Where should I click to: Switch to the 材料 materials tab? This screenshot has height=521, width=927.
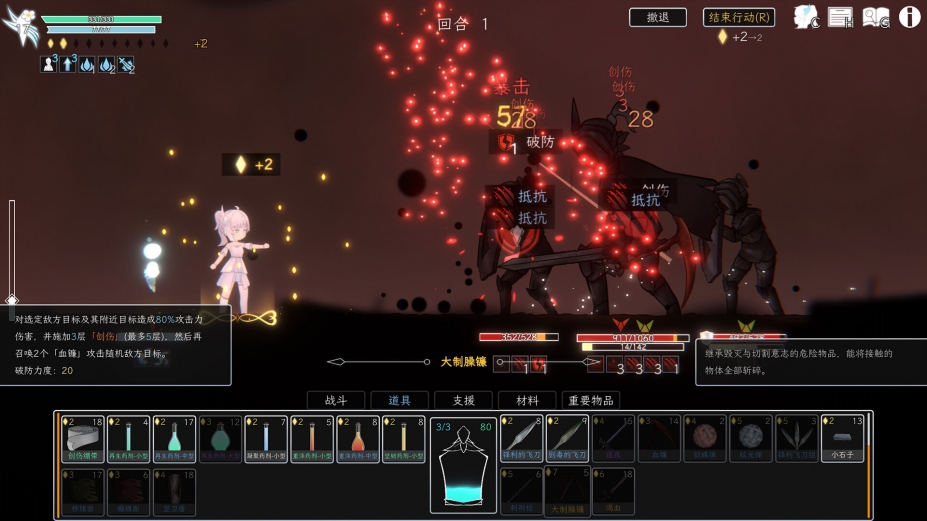(527, 400)
